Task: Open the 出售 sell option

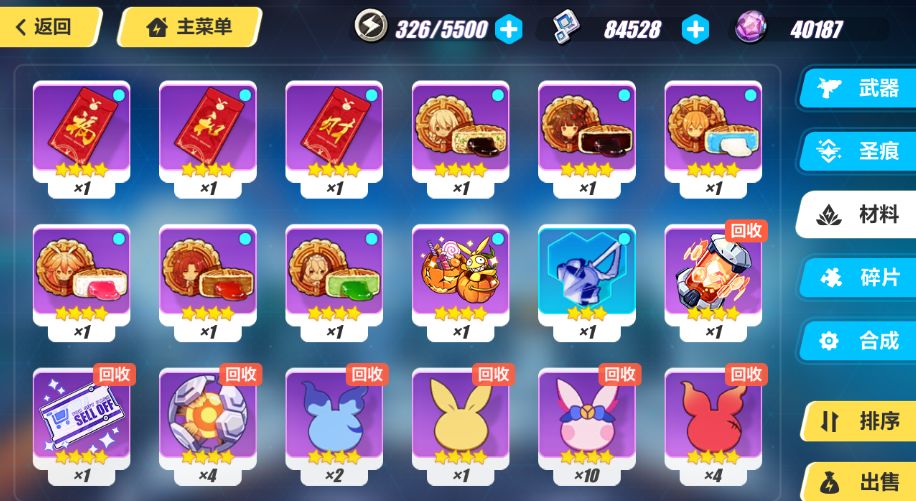Action: click(x=860, y=481)
